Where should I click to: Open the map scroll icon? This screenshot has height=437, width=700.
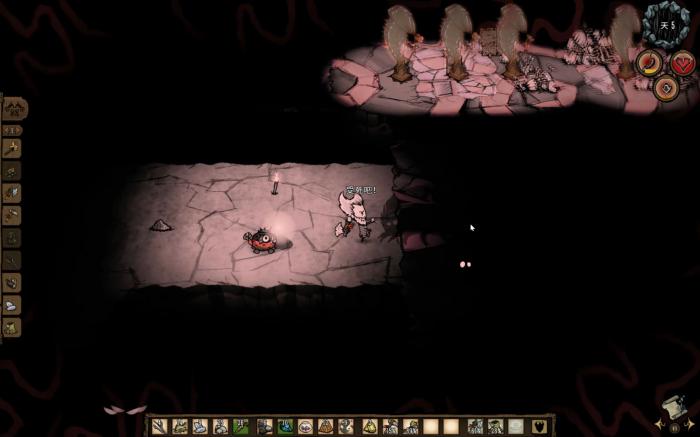pyautogui.click(x=673, y=408)
